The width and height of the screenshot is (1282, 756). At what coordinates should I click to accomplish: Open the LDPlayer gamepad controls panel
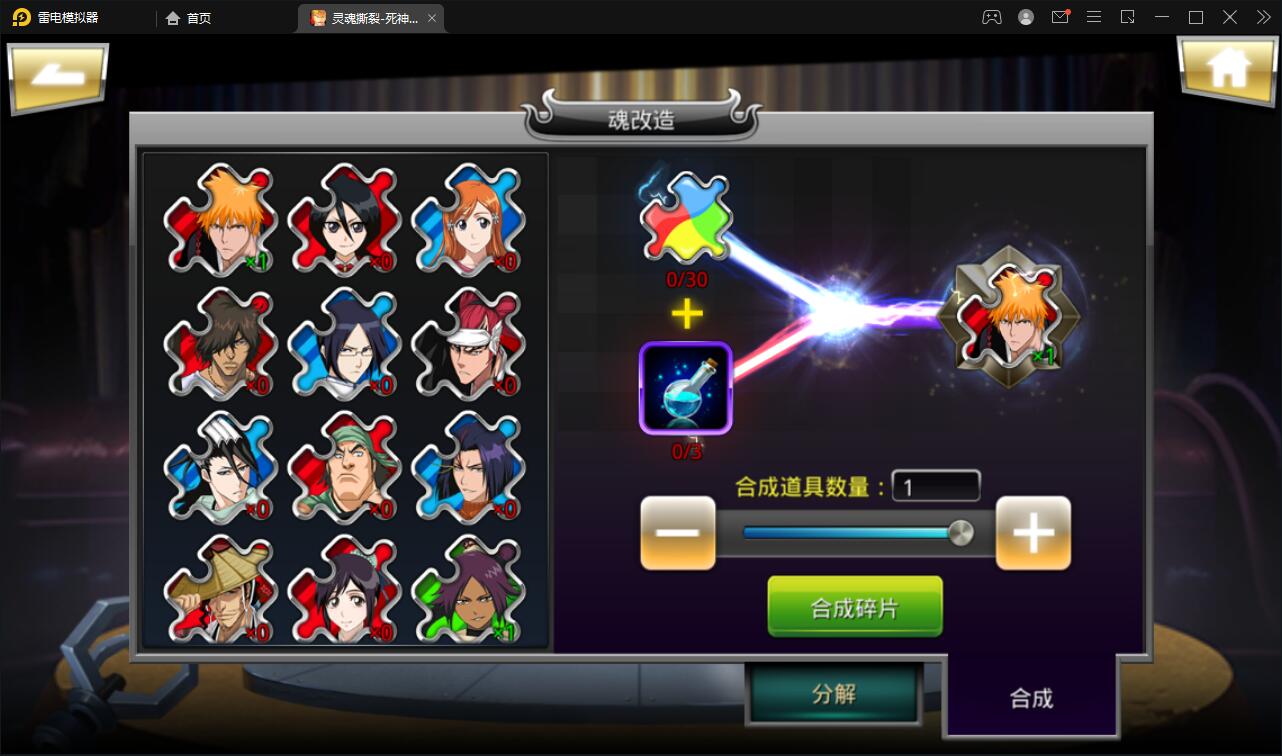click(991, 17)
